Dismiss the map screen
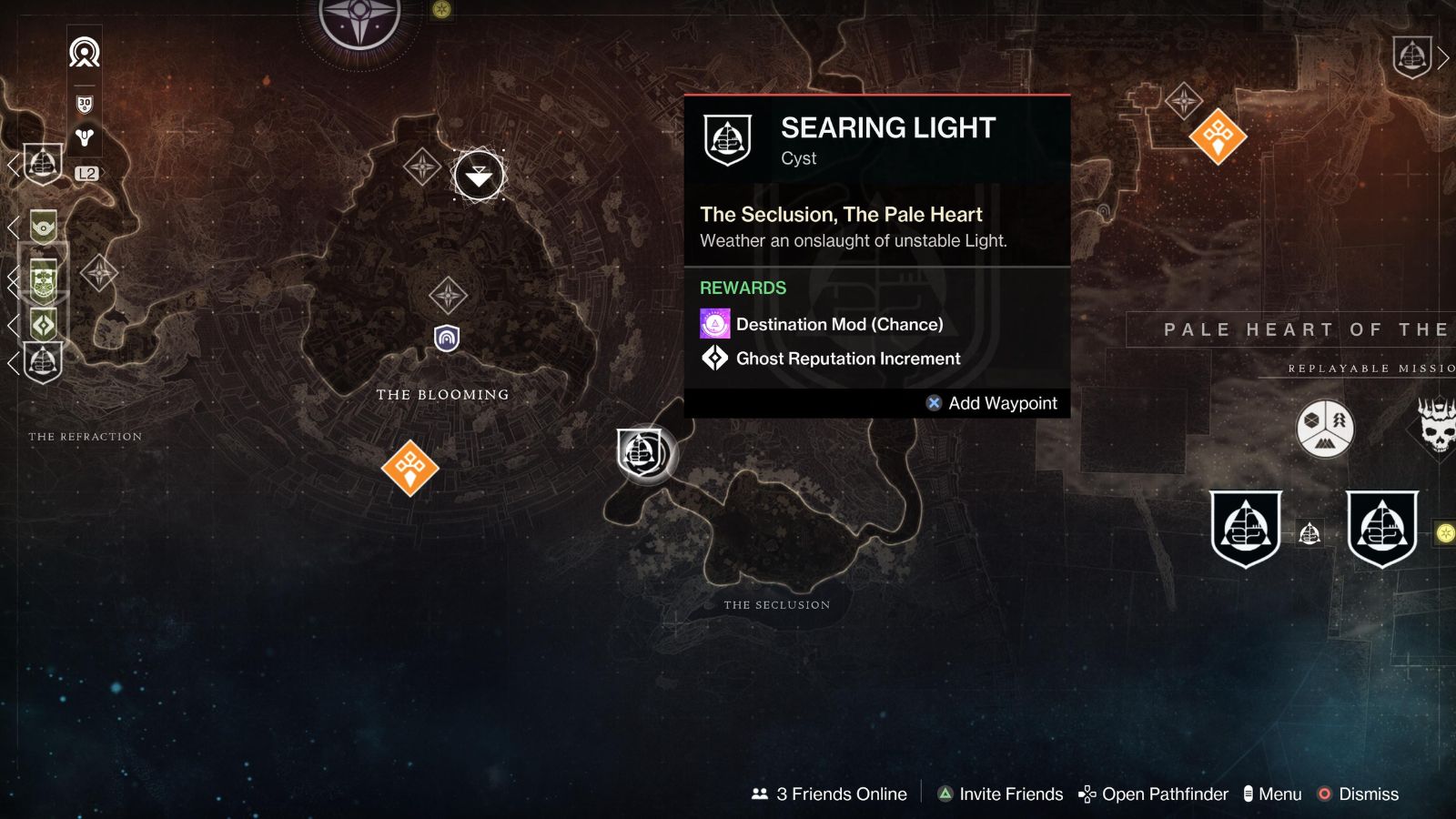The width and height of the screenshot is (1456, 819). click(x=1368, y=794)
